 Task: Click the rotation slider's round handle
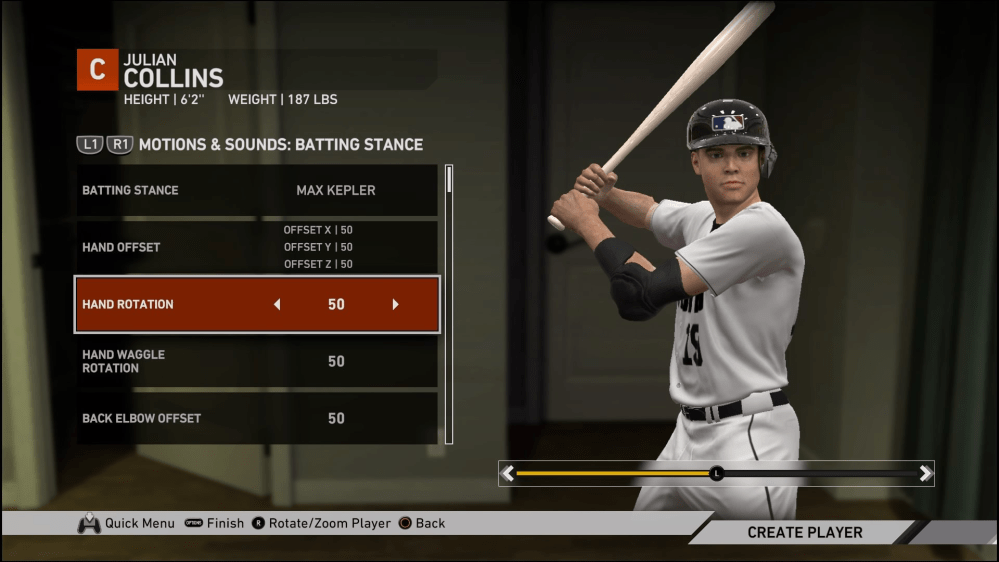[716, 473]
